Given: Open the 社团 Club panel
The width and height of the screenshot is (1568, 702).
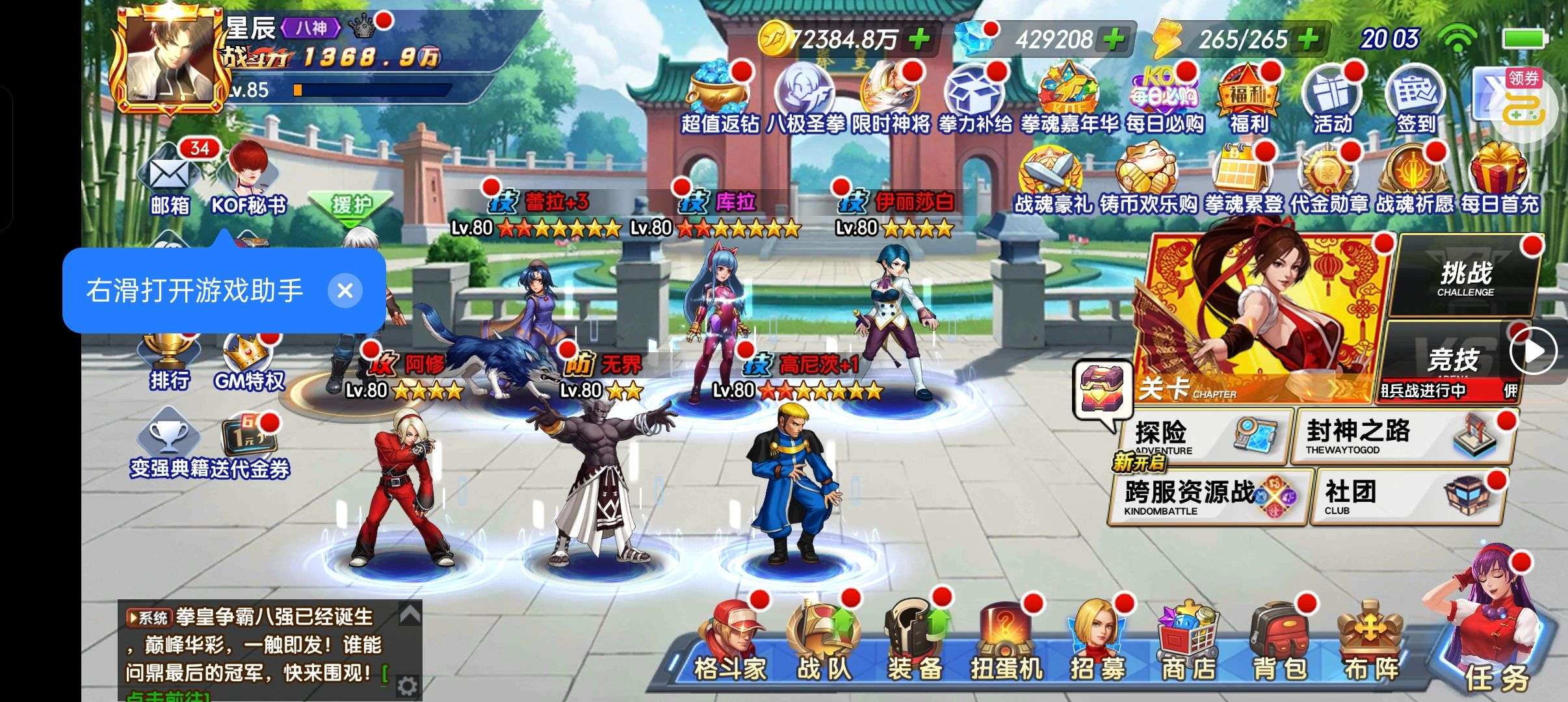Looking at the screenshot, I should (x=1407, y=497).
